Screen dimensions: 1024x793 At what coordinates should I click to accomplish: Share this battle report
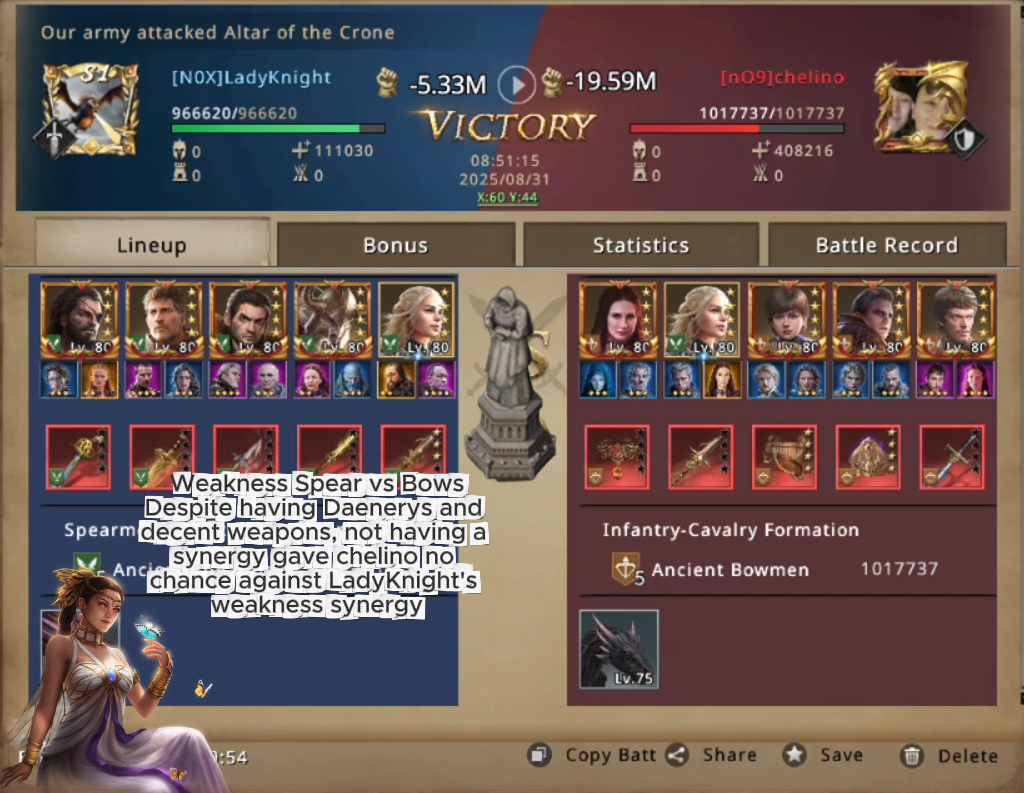pos(712,755)
